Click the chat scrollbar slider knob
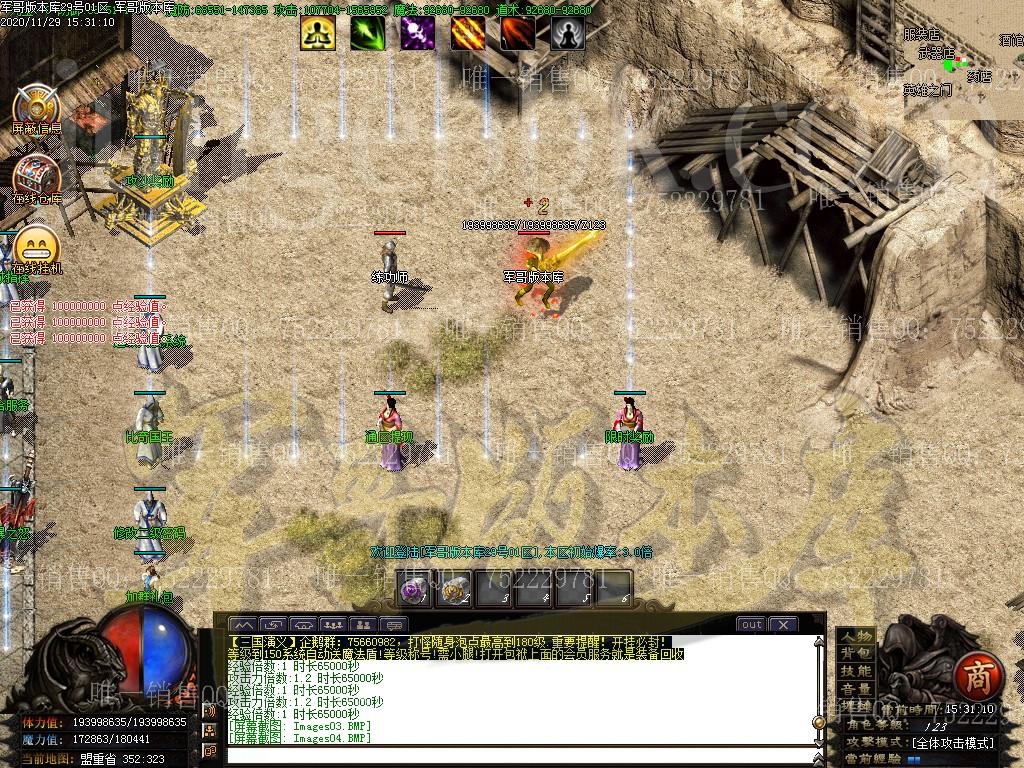 pos(820,722)
